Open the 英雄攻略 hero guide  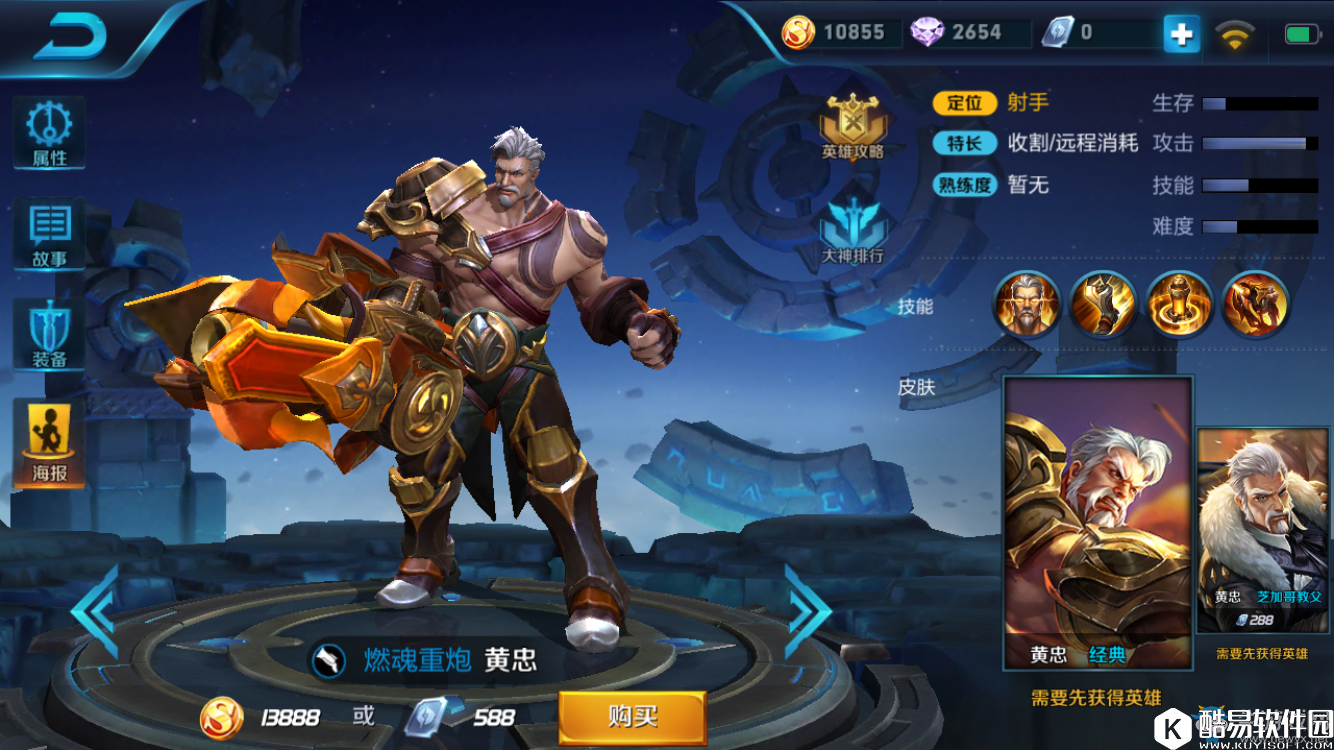(853, 127)
